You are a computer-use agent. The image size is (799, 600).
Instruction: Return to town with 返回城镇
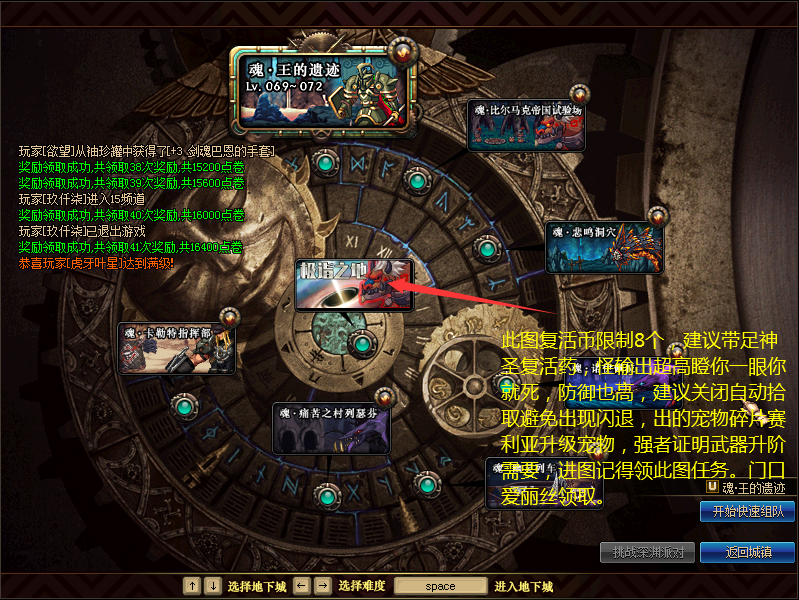pos(747,552)
